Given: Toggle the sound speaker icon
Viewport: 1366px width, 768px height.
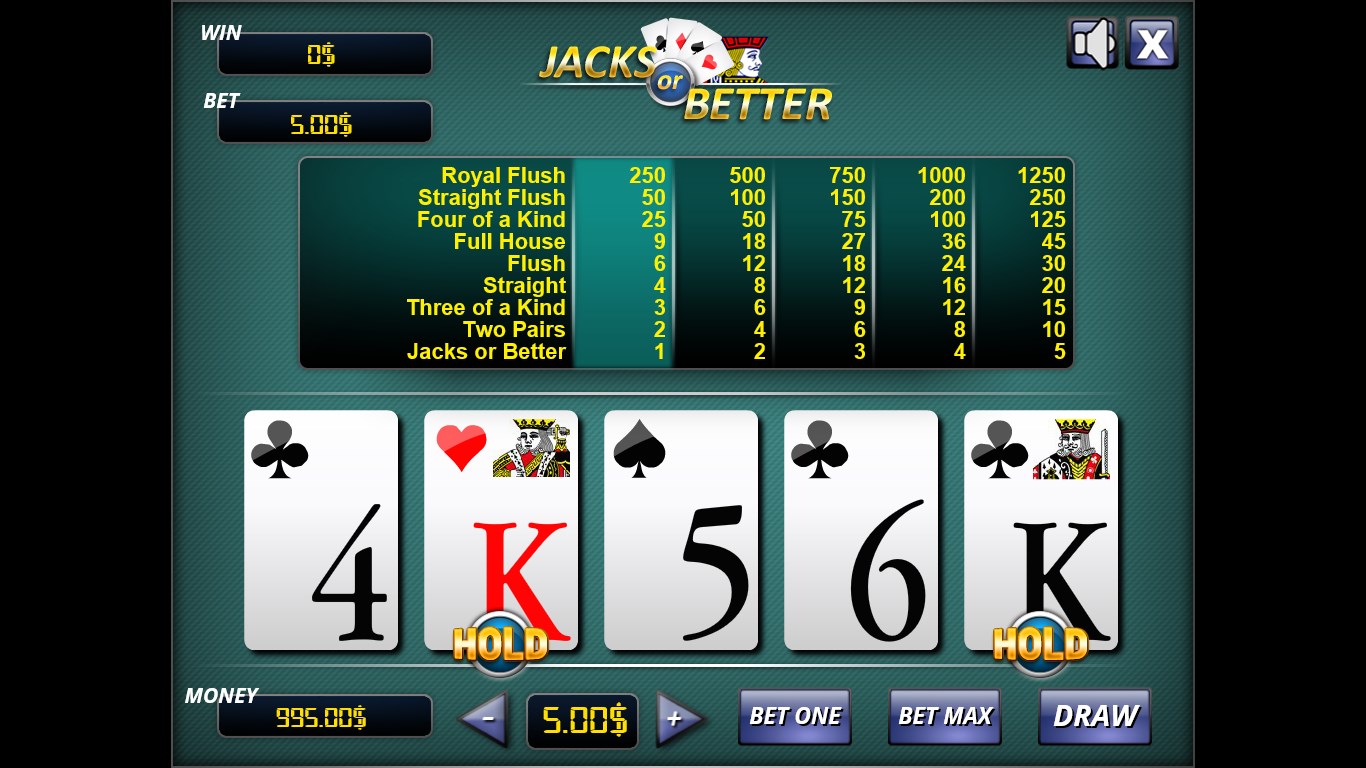Looking at the screenshot, I should pos(1092,43).
